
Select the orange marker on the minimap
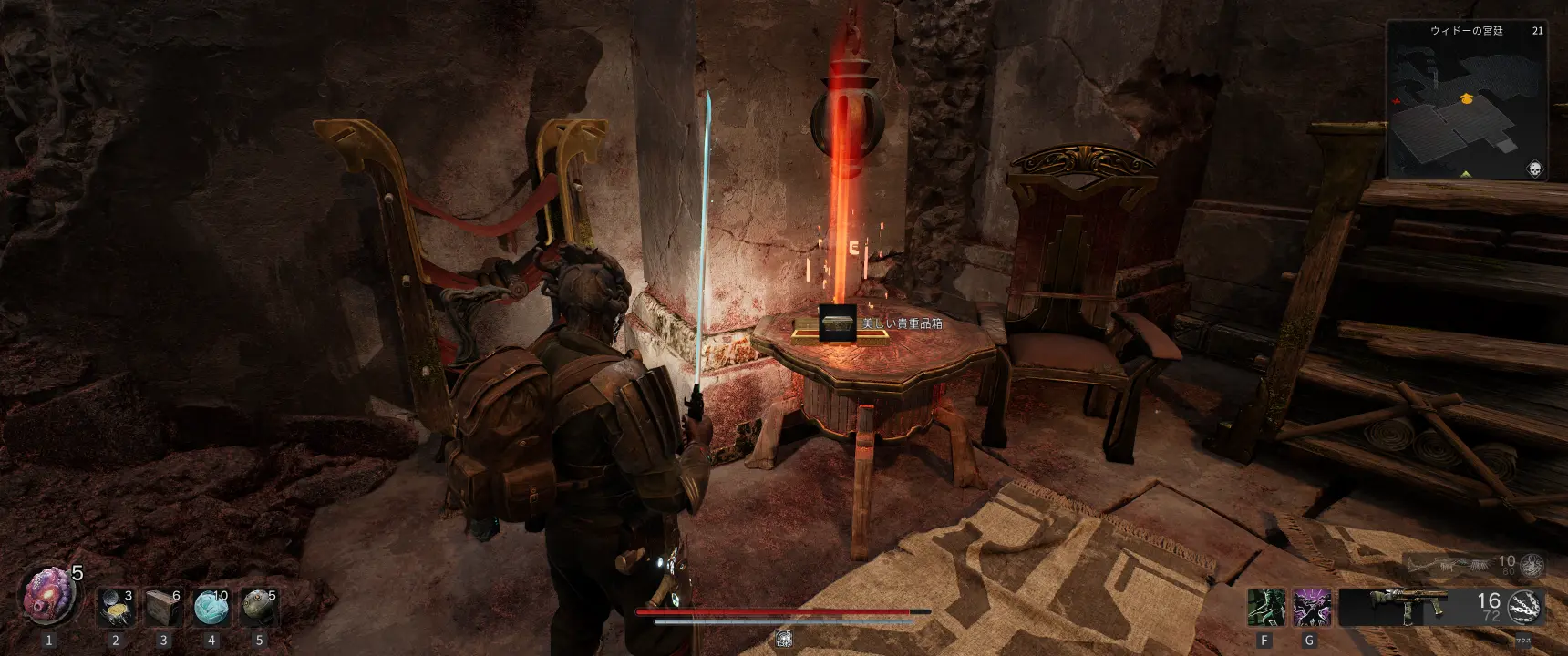click(x=1467, y=97)
